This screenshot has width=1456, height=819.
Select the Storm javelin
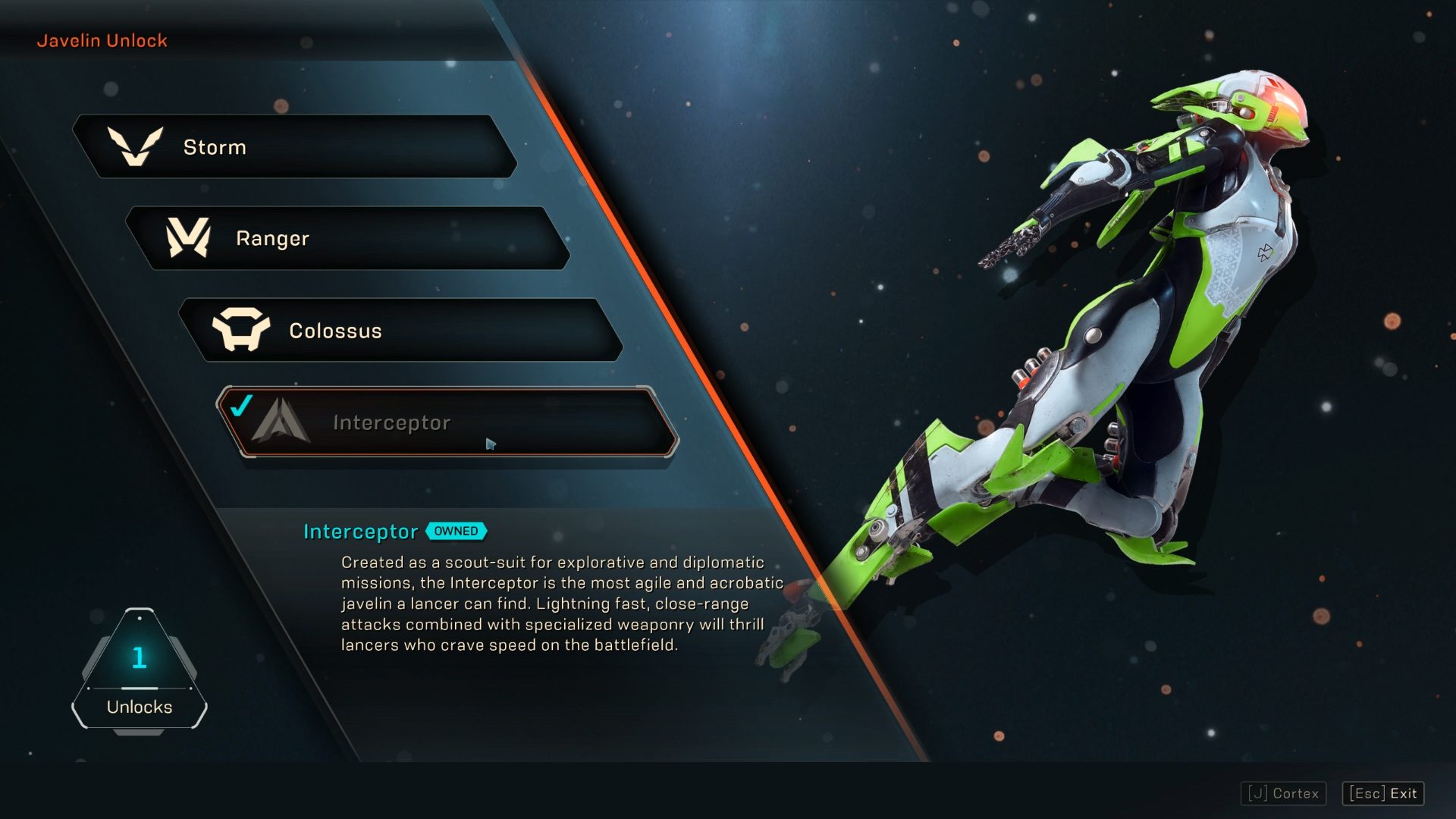point(296,147)
